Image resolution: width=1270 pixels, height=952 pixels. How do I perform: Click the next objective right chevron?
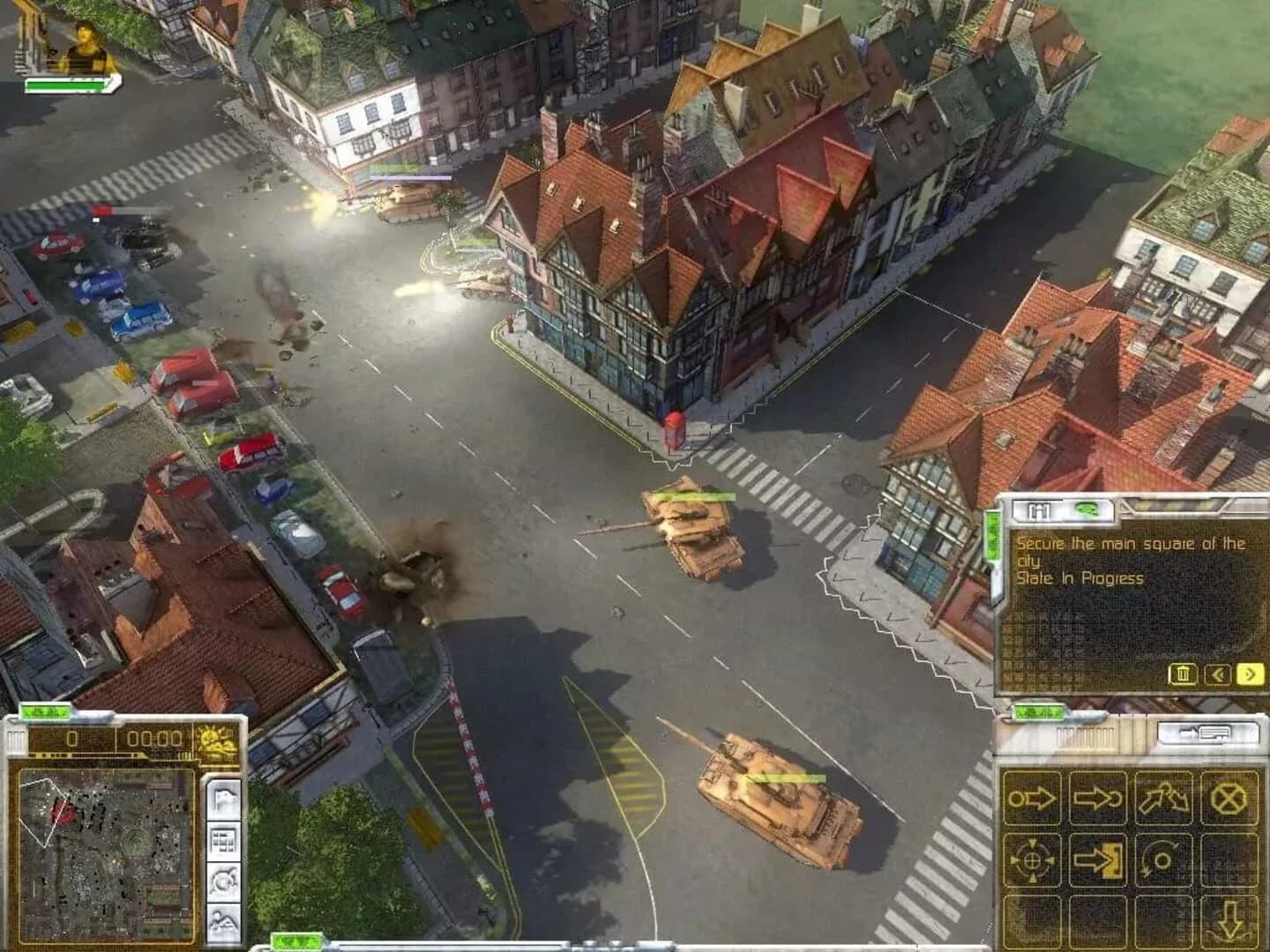point(1248,675)
